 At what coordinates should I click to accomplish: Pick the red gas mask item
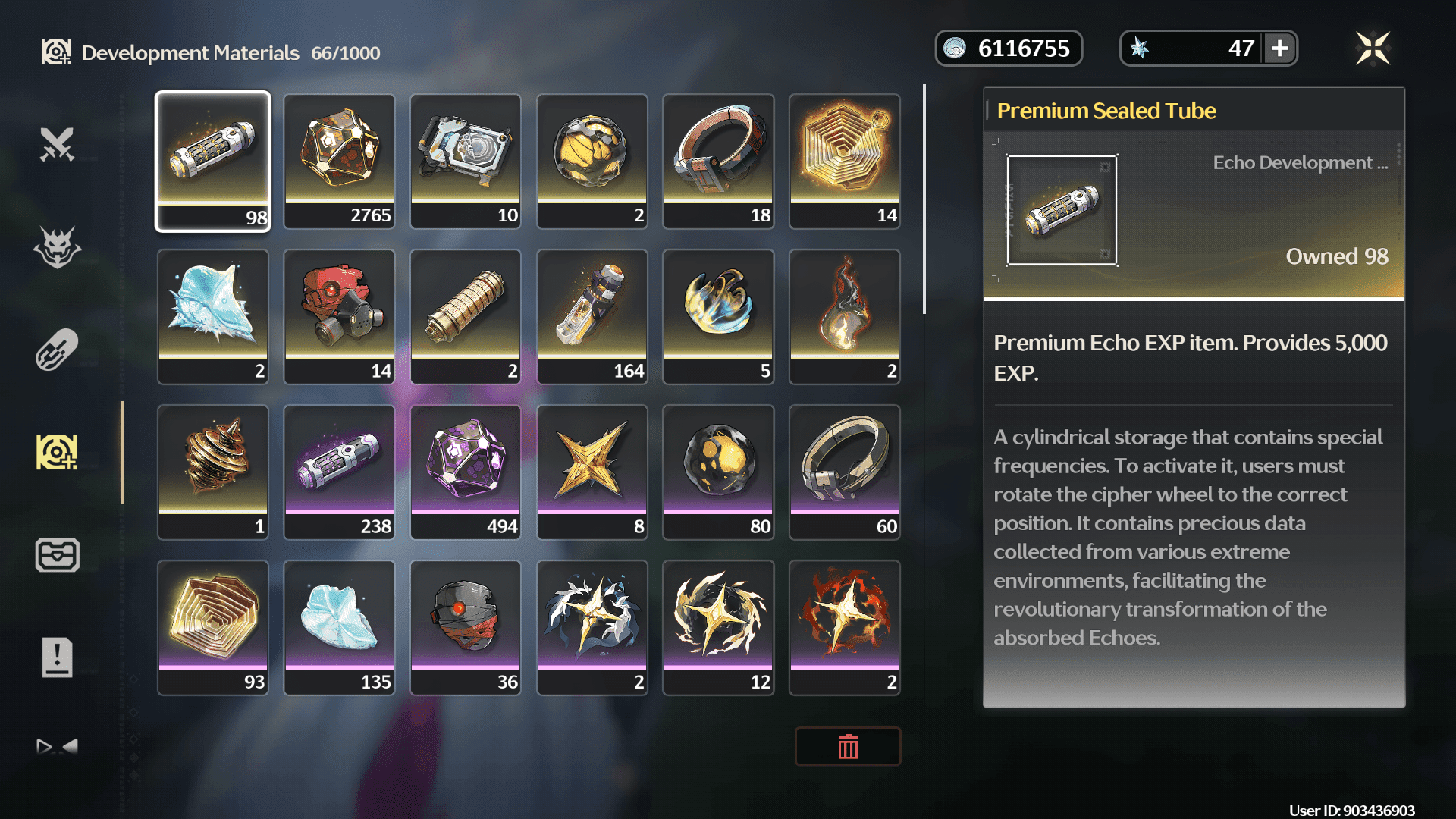pyautogui.click(x=339, y=316)
